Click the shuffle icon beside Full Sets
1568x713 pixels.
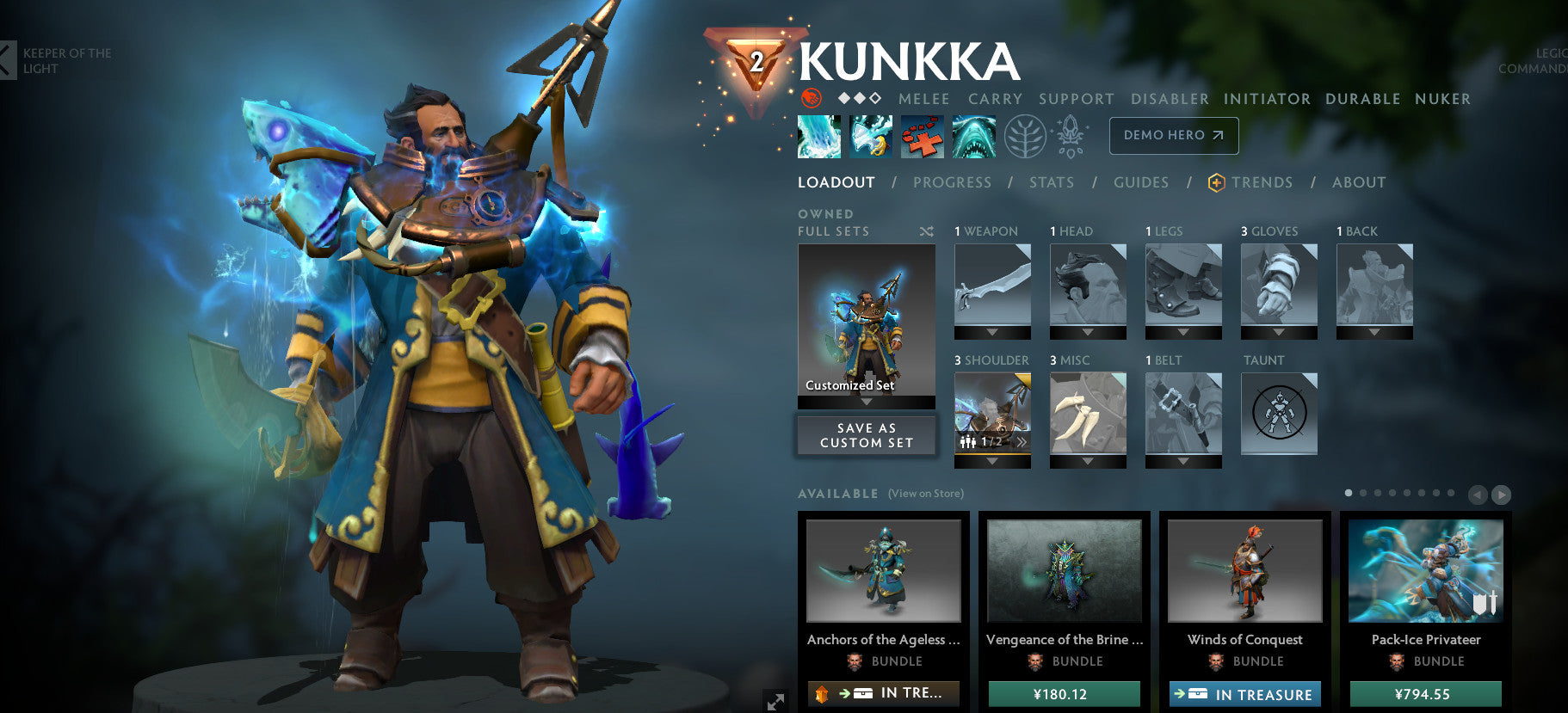point(926,230)
